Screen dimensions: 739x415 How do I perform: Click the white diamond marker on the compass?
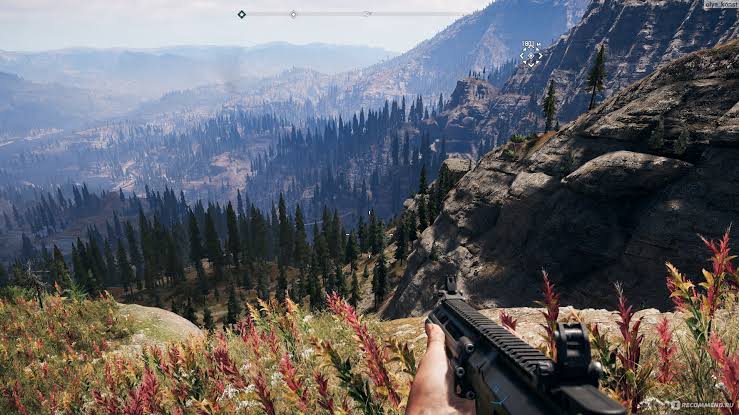(x=293, y=14)
